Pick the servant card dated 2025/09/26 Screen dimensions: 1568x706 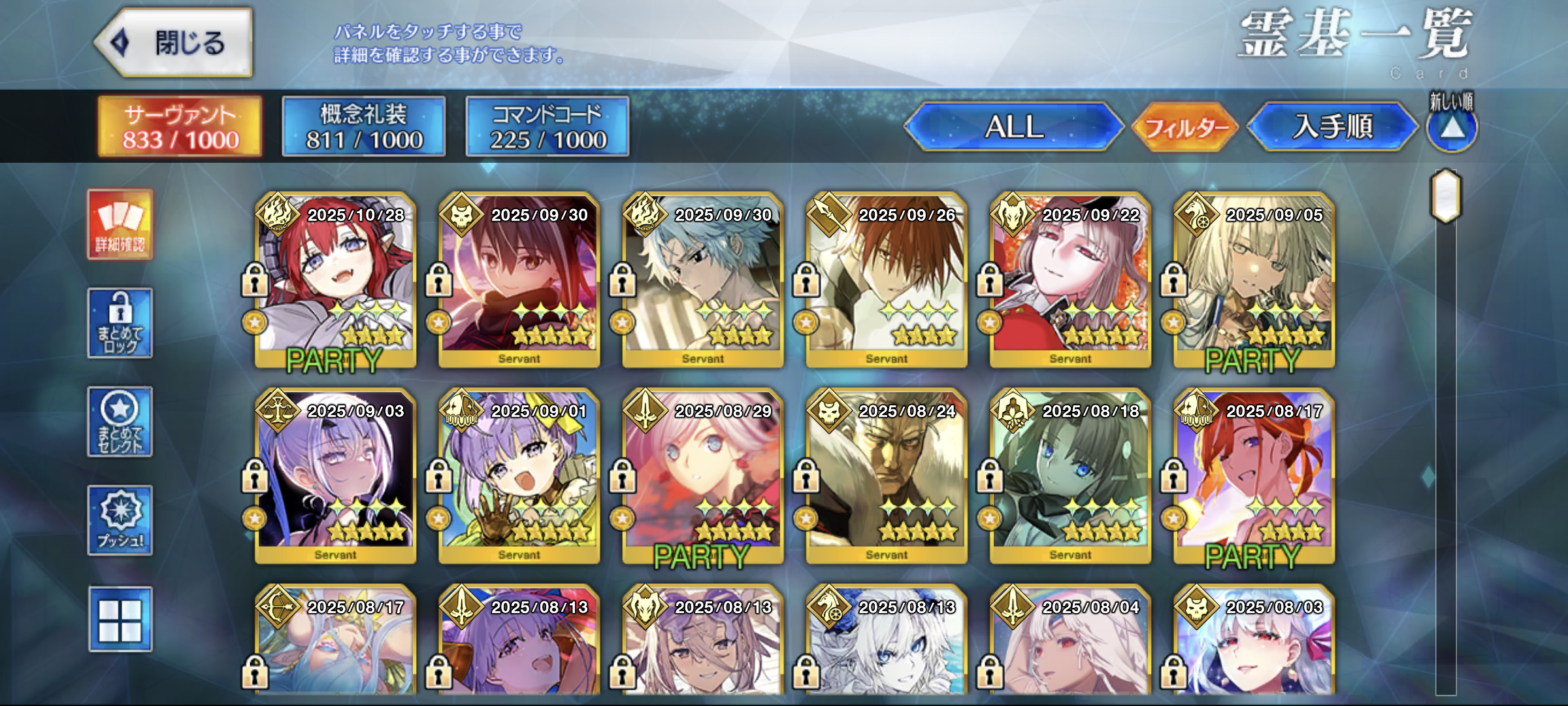(x=887, y=280)
